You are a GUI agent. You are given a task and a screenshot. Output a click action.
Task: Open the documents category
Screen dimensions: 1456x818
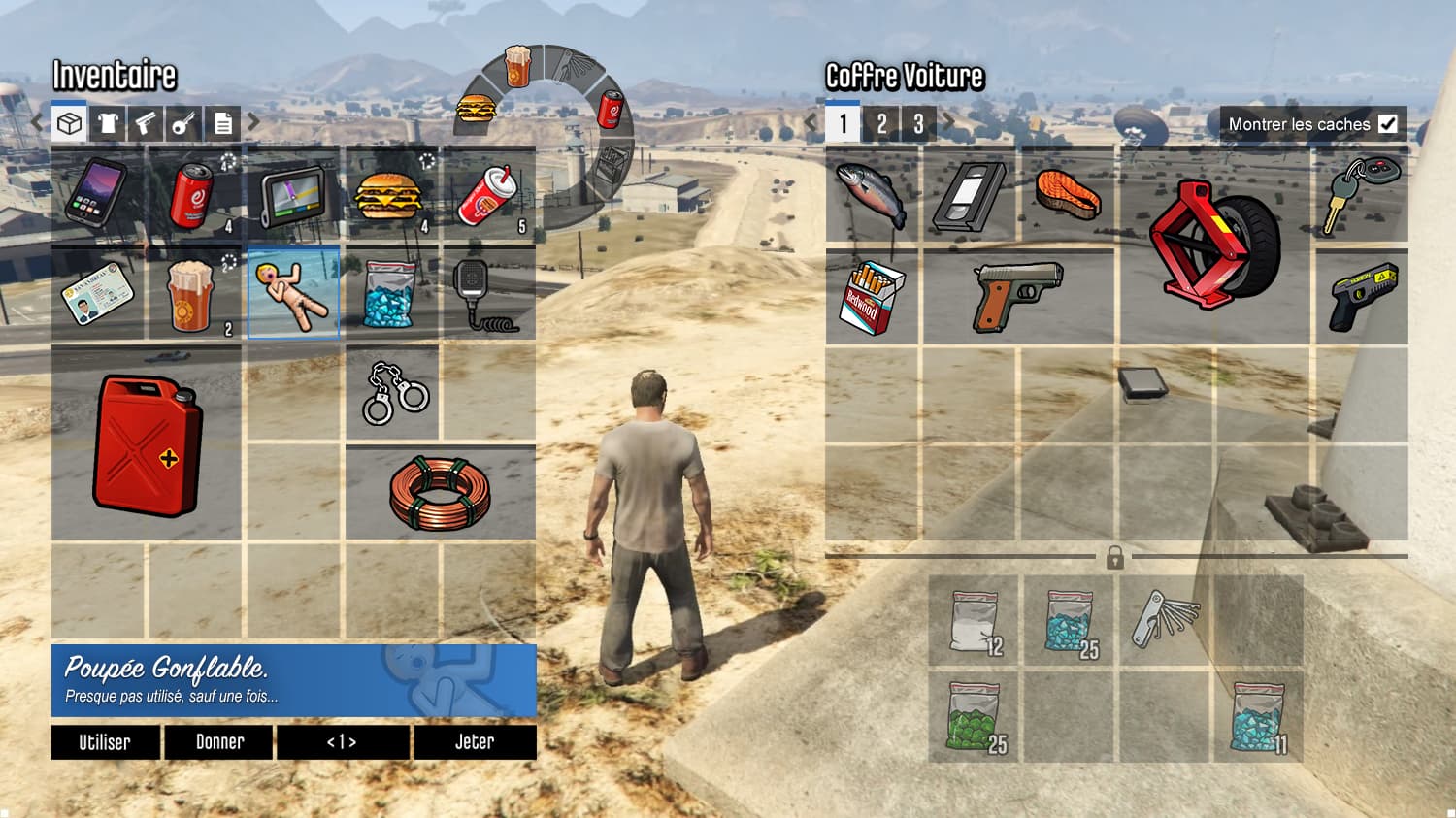click(224, 123)
